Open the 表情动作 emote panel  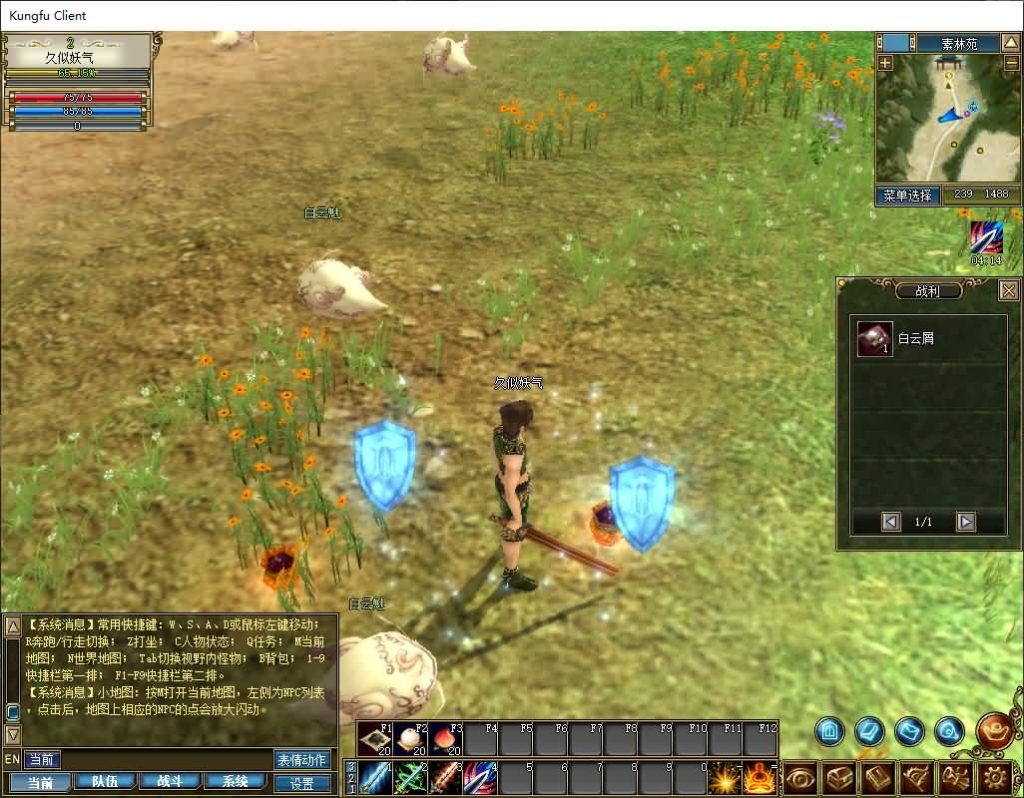click(x=302, y=760)
